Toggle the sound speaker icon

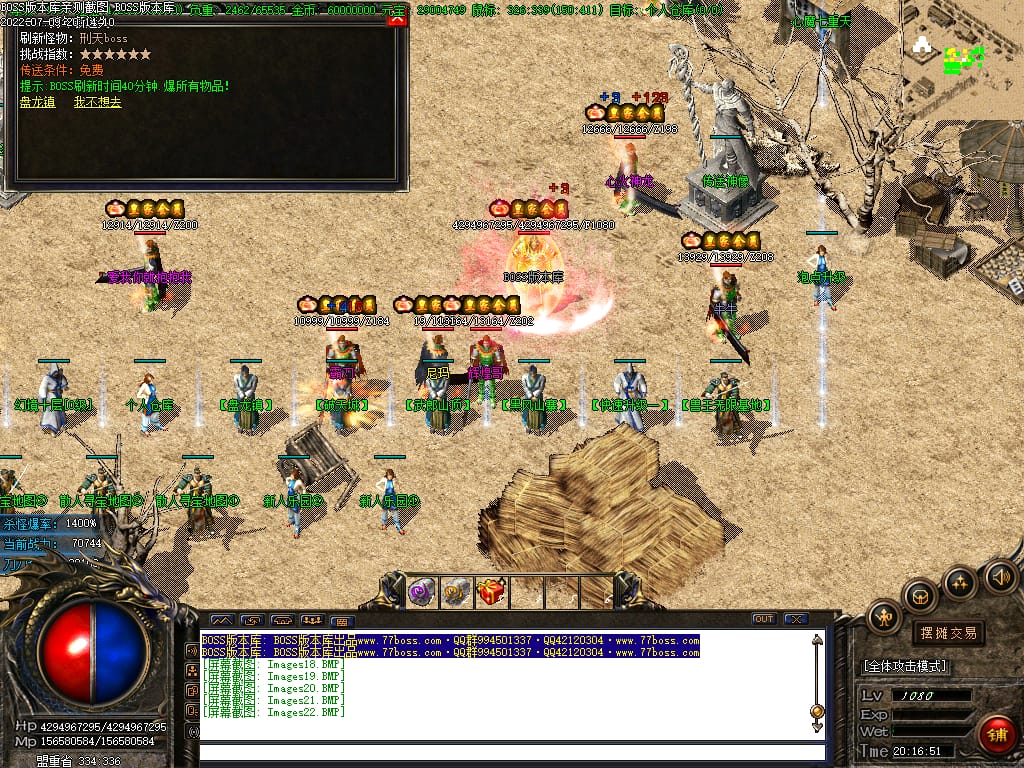click(x=1000, y=576)
